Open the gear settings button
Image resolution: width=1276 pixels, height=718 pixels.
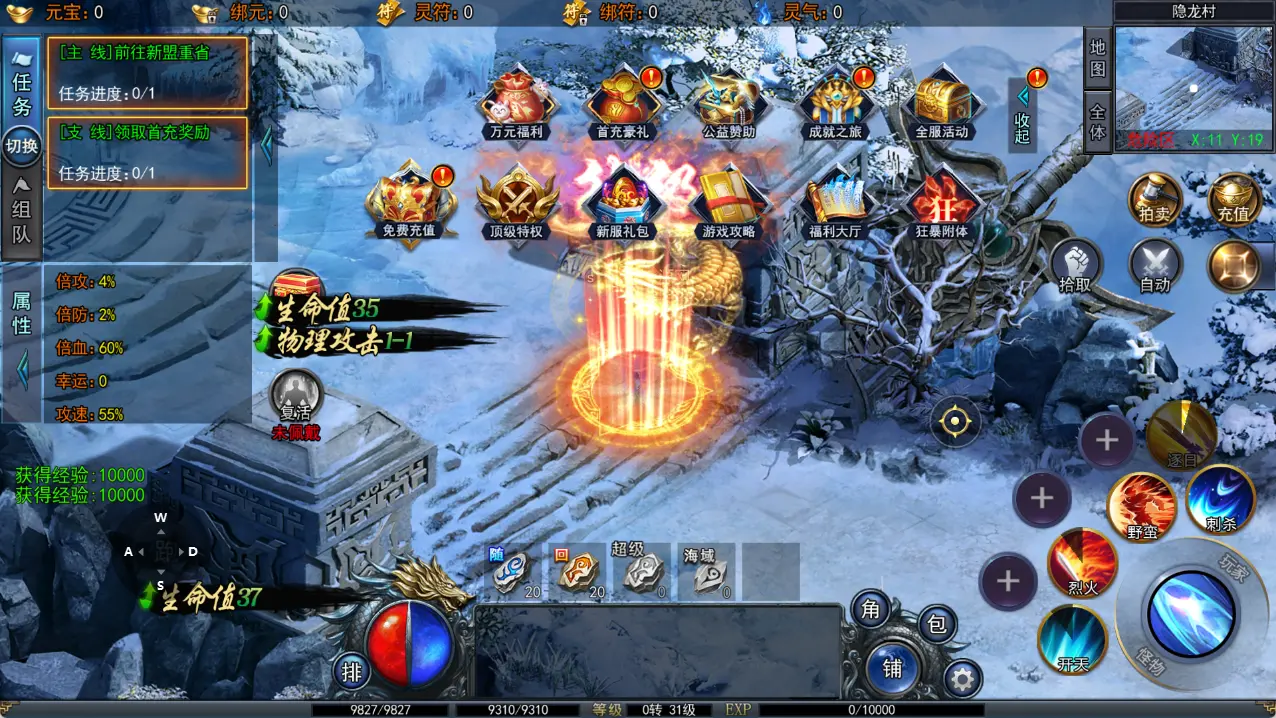click(962, 680)
